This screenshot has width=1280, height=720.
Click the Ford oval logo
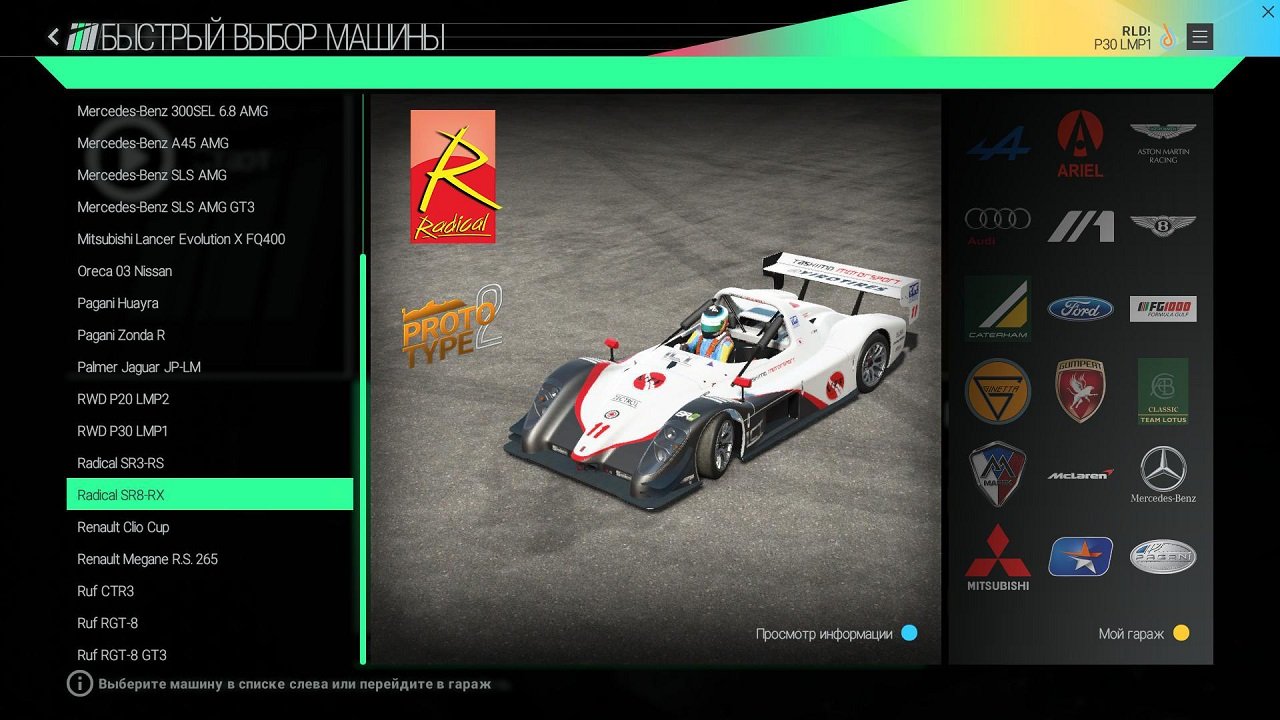[x=1080, y=309]
